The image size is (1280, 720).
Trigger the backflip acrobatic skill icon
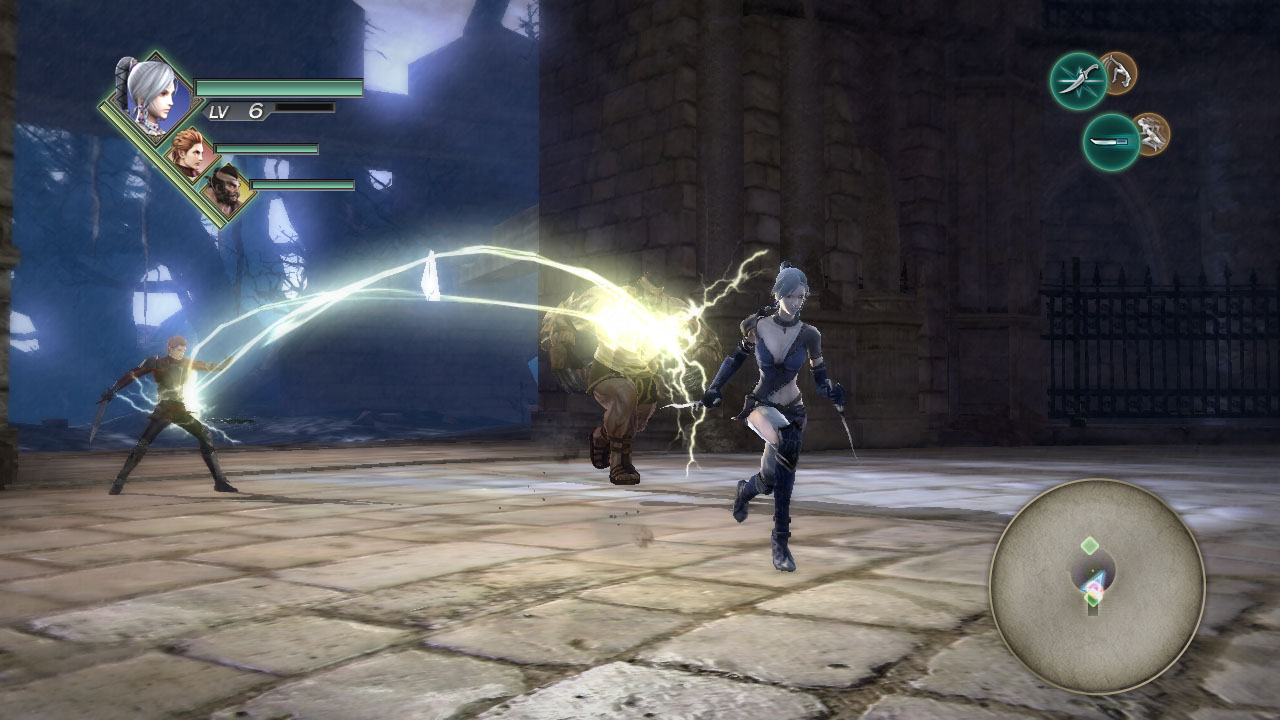point(1119,72)
